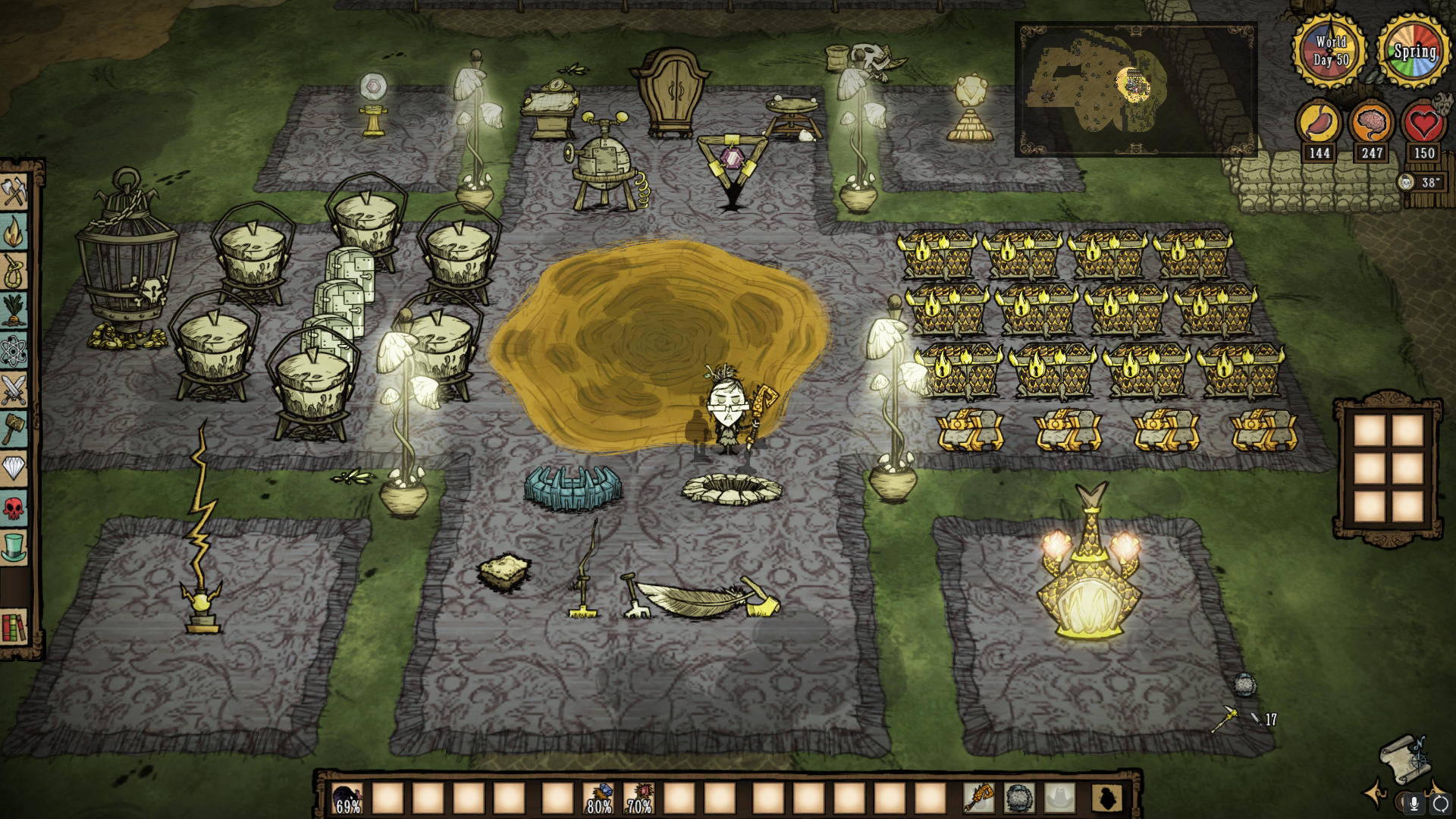
Task: Toggle the microphone overlay button
Action: (1414, 803)
